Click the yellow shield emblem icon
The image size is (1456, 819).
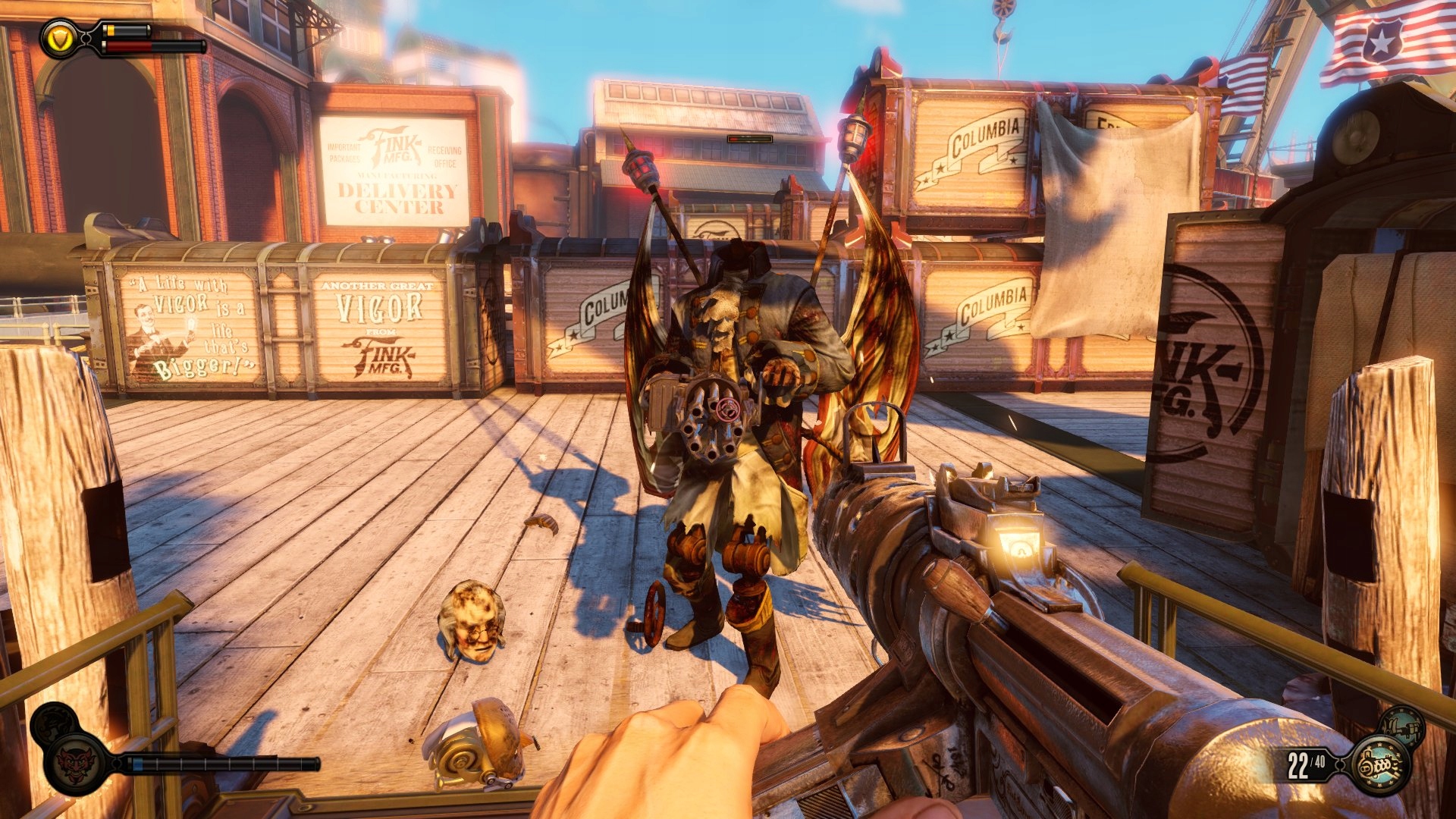tap(59, 38)
